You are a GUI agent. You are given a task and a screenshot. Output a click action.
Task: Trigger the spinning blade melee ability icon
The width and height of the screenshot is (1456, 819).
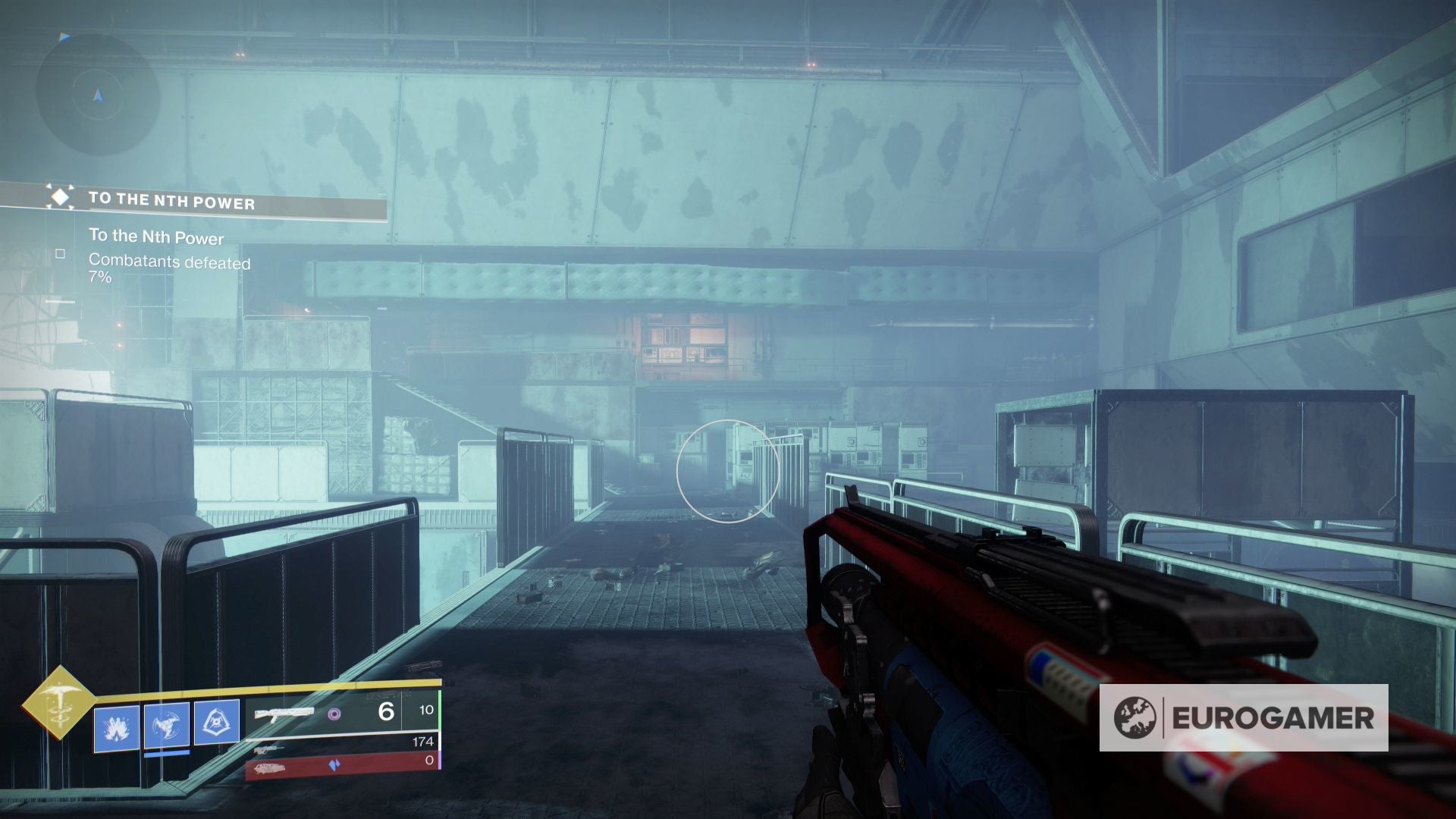coord(167,726)
